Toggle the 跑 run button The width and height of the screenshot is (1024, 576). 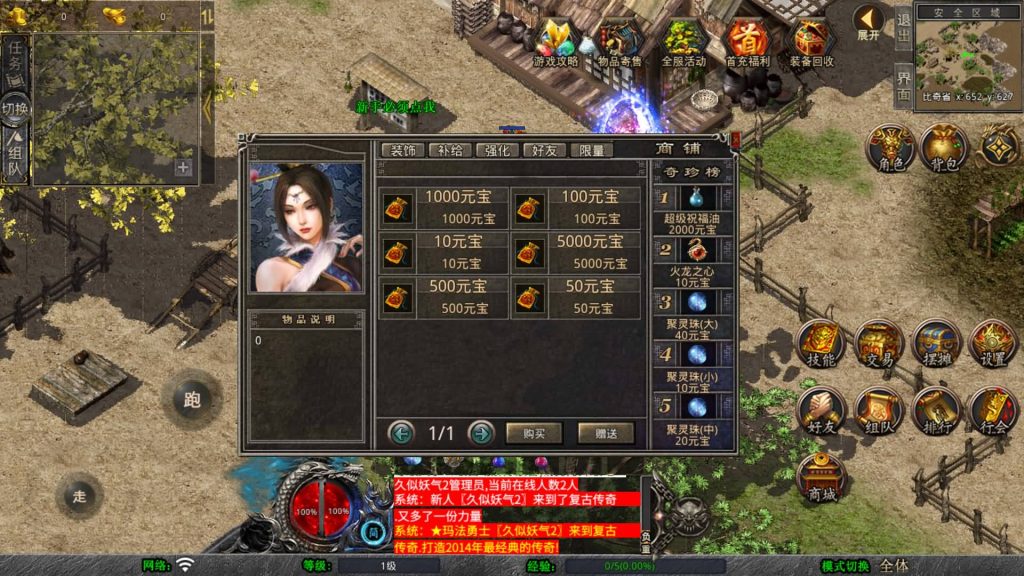[x=192, y=399]
